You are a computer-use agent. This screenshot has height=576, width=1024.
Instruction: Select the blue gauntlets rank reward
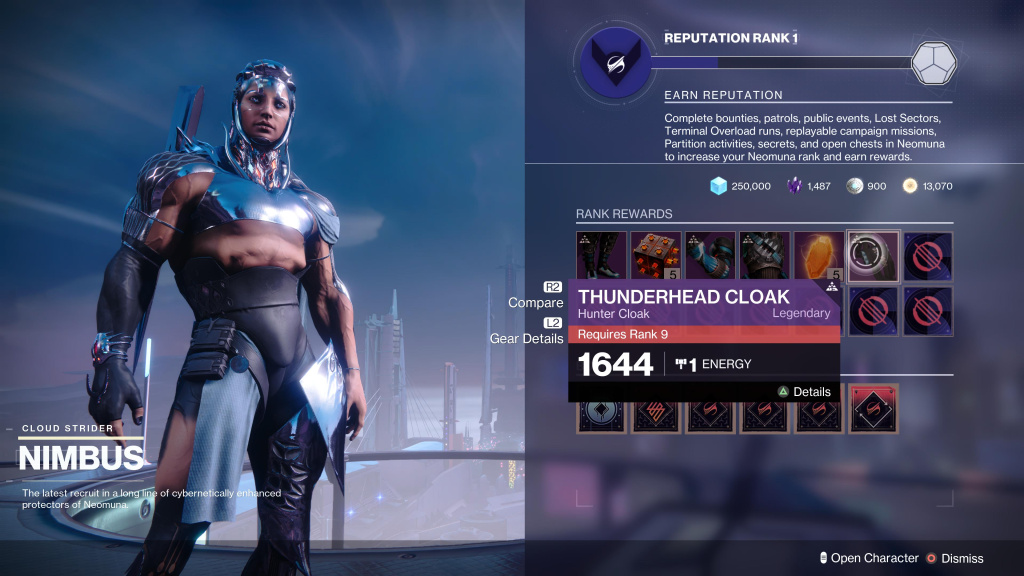pyautogui.click(x=710, y=255)
